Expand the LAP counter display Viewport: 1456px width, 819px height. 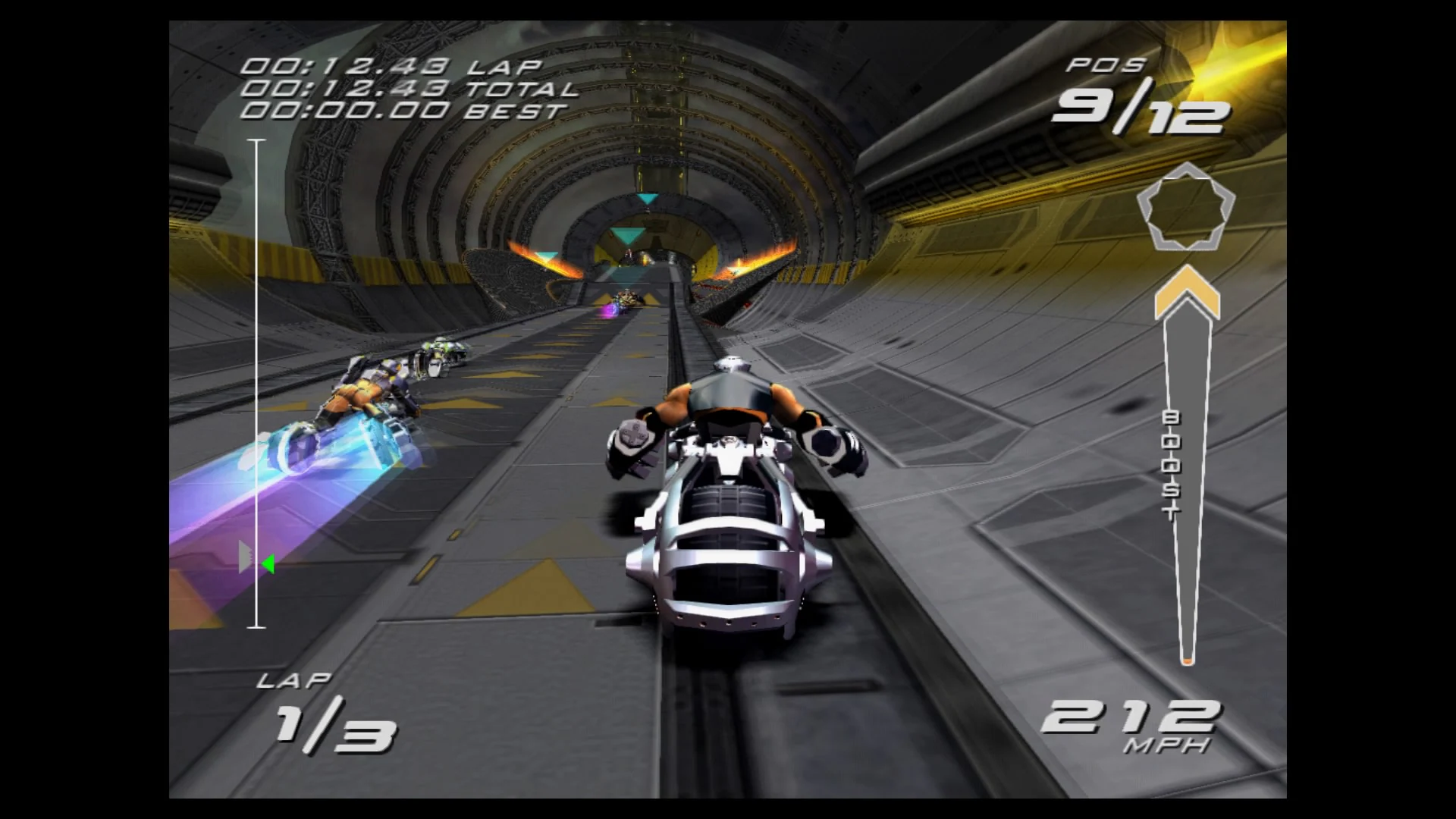pyautogui.click(x=296, y=680)
